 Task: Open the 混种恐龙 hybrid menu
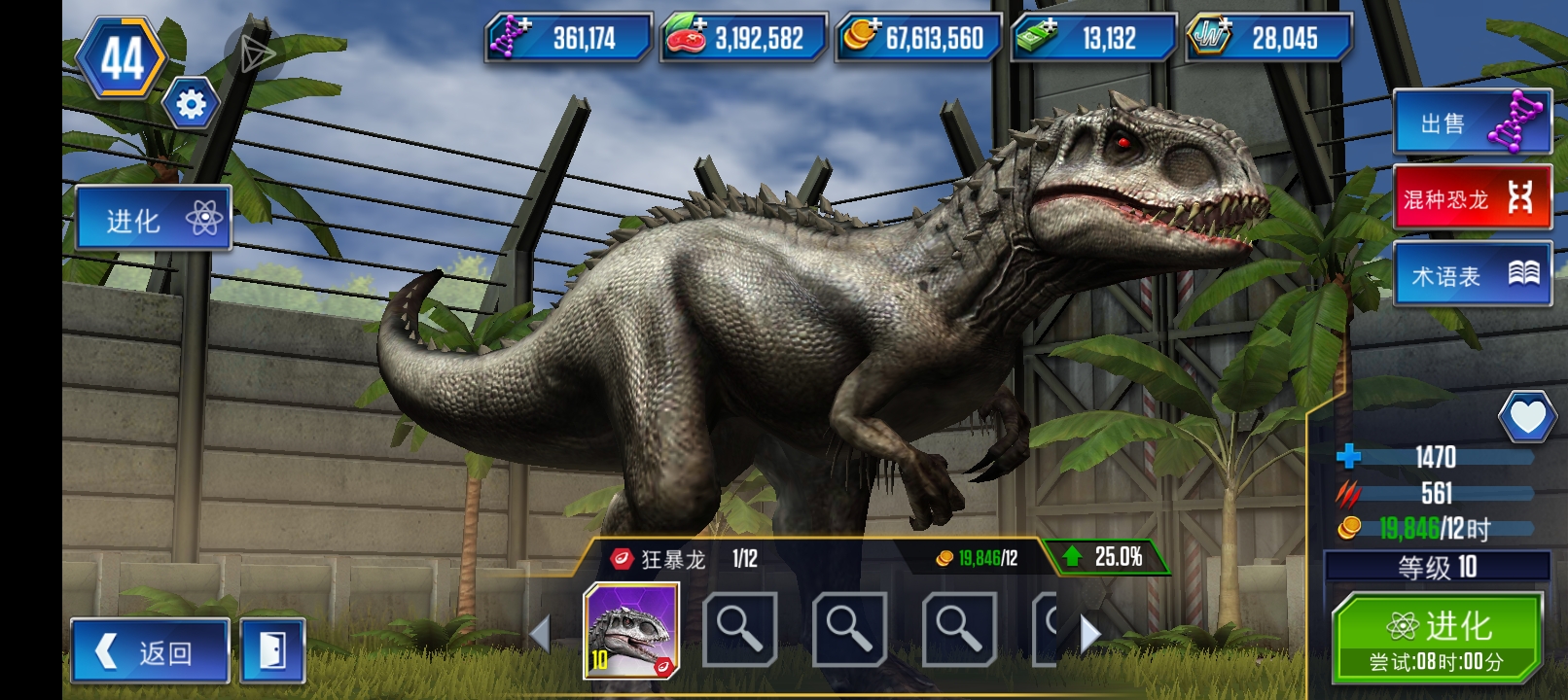[x=1472, y=198]
